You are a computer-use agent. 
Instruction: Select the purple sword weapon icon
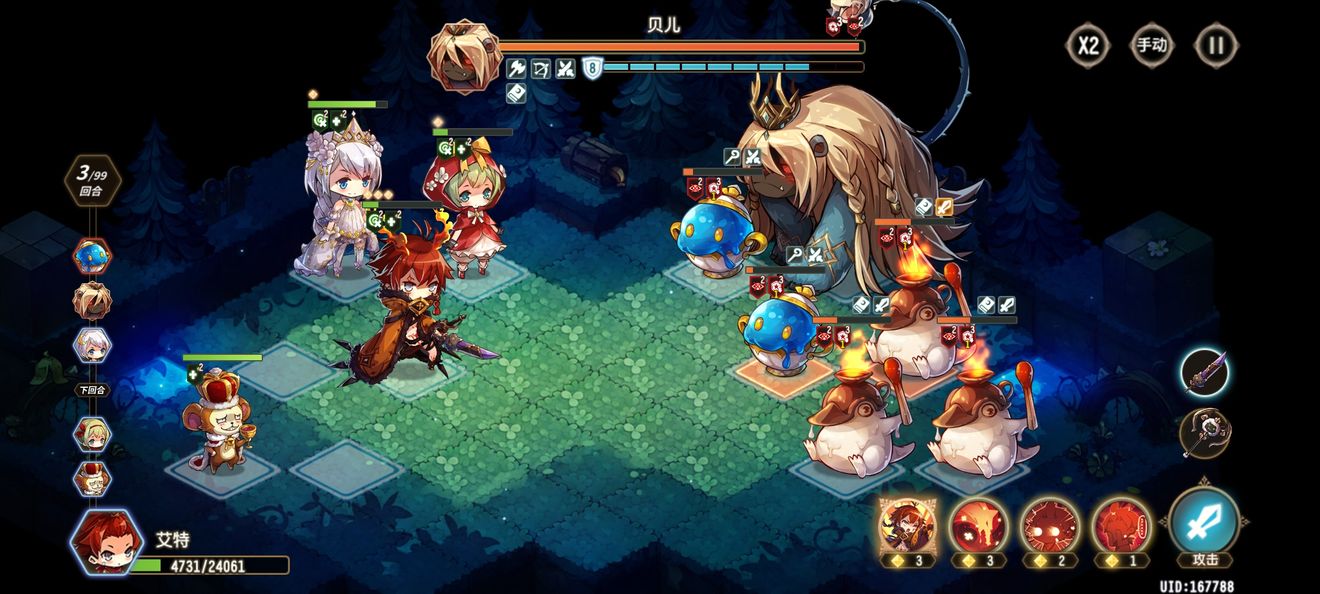click(1204, 372)
